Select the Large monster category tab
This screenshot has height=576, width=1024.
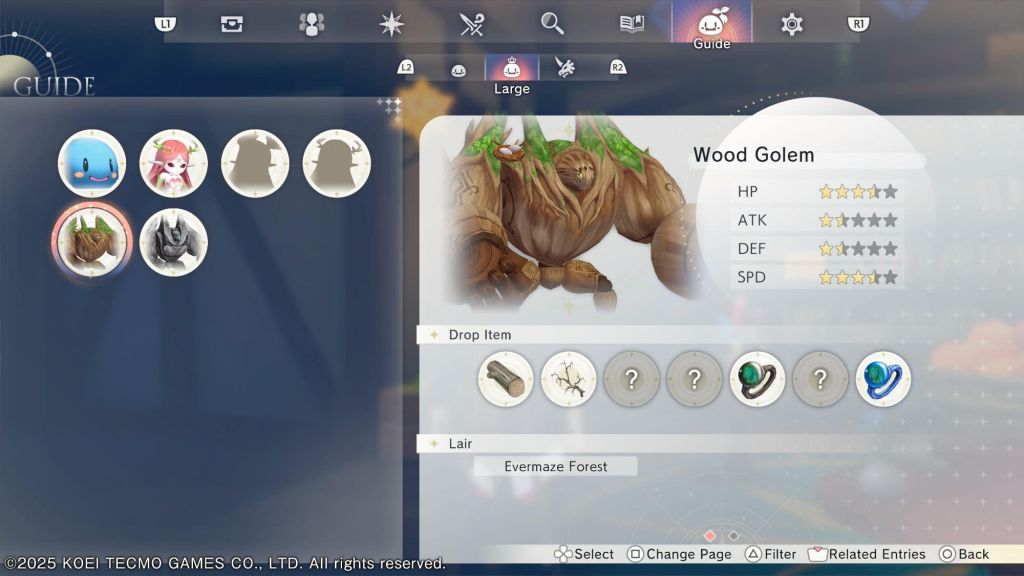pyautogui.click(x=512, y=69)
